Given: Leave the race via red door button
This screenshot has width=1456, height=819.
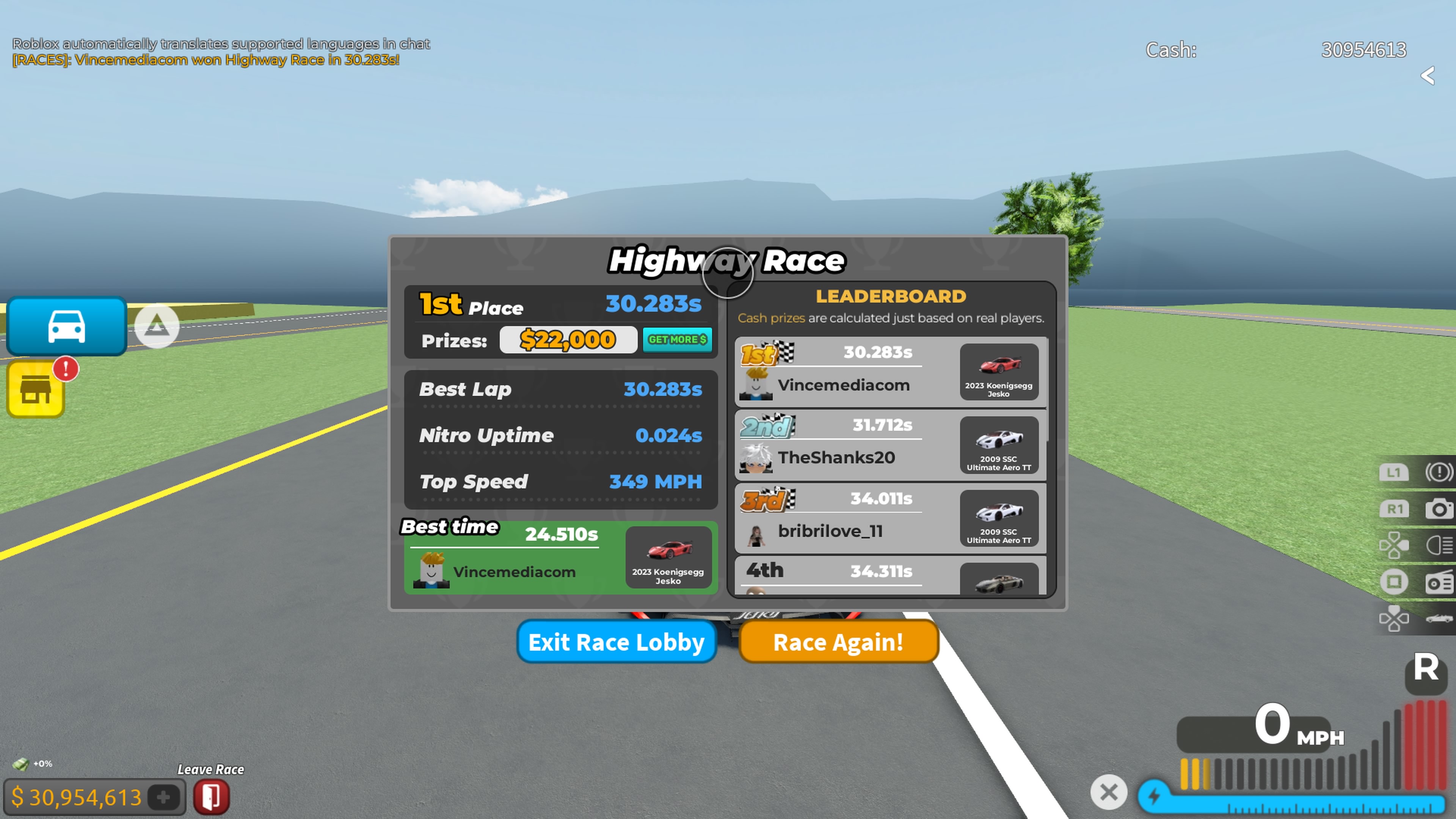Looking at the screenshot, I should pos(212,797).
